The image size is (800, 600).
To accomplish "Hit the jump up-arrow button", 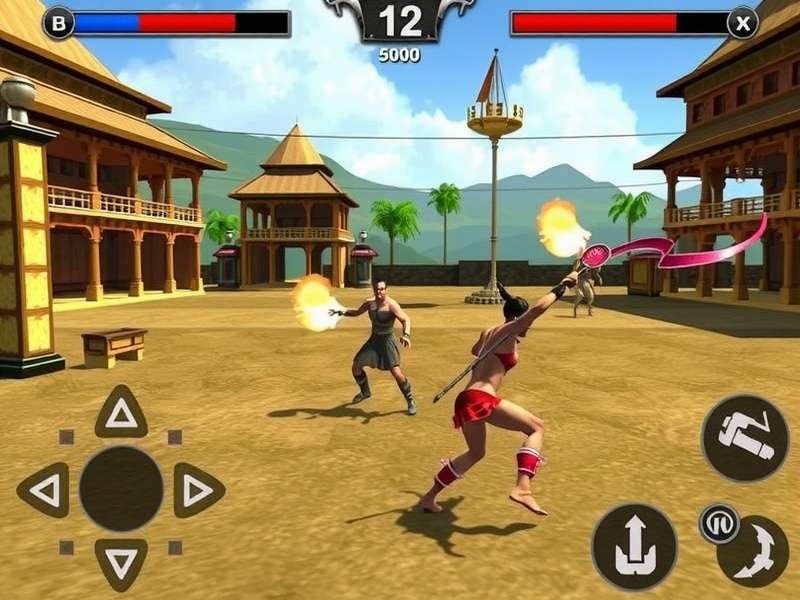I will pos(634,546).
